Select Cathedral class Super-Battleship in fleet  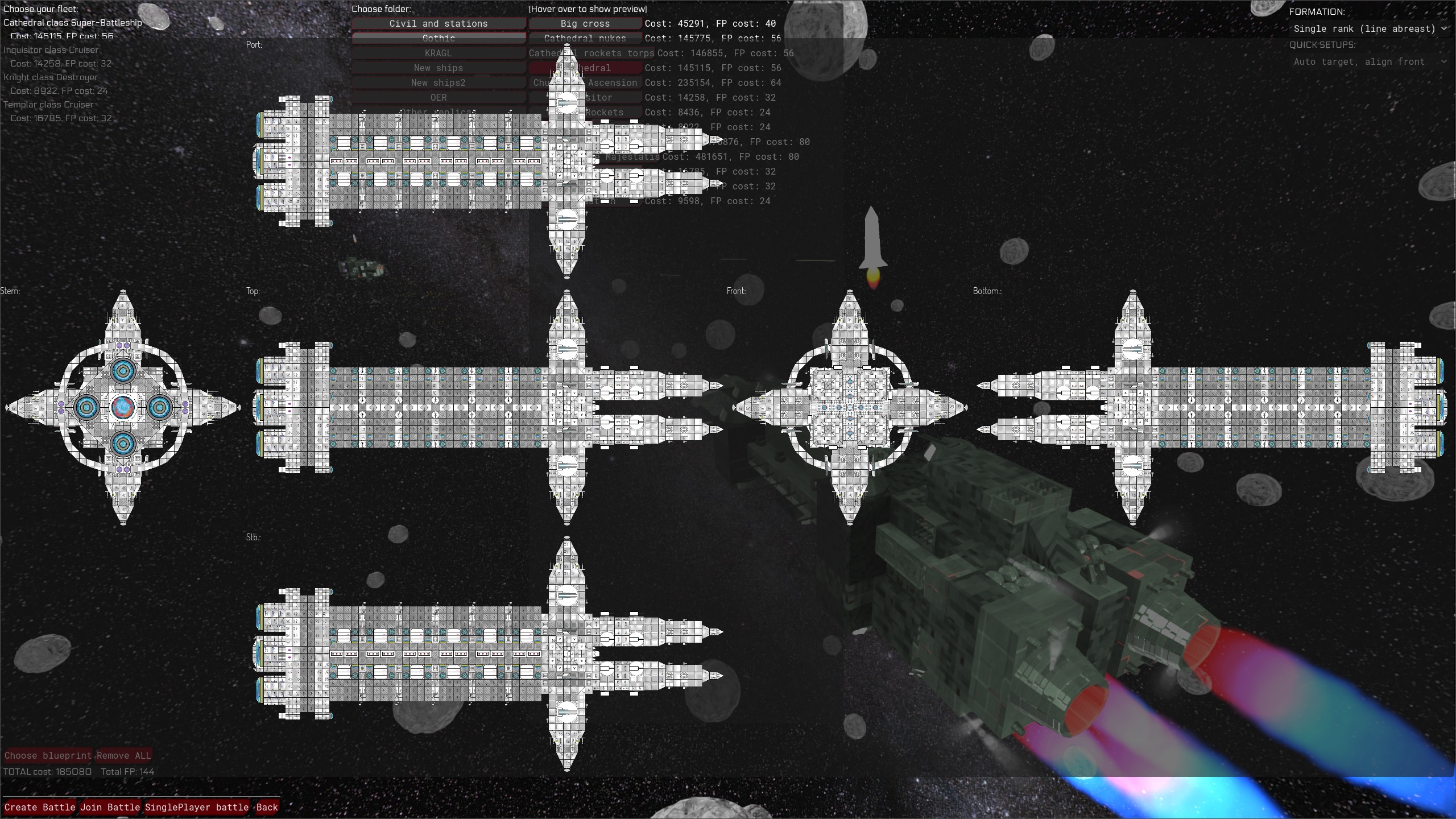click(x=73, y=23)
